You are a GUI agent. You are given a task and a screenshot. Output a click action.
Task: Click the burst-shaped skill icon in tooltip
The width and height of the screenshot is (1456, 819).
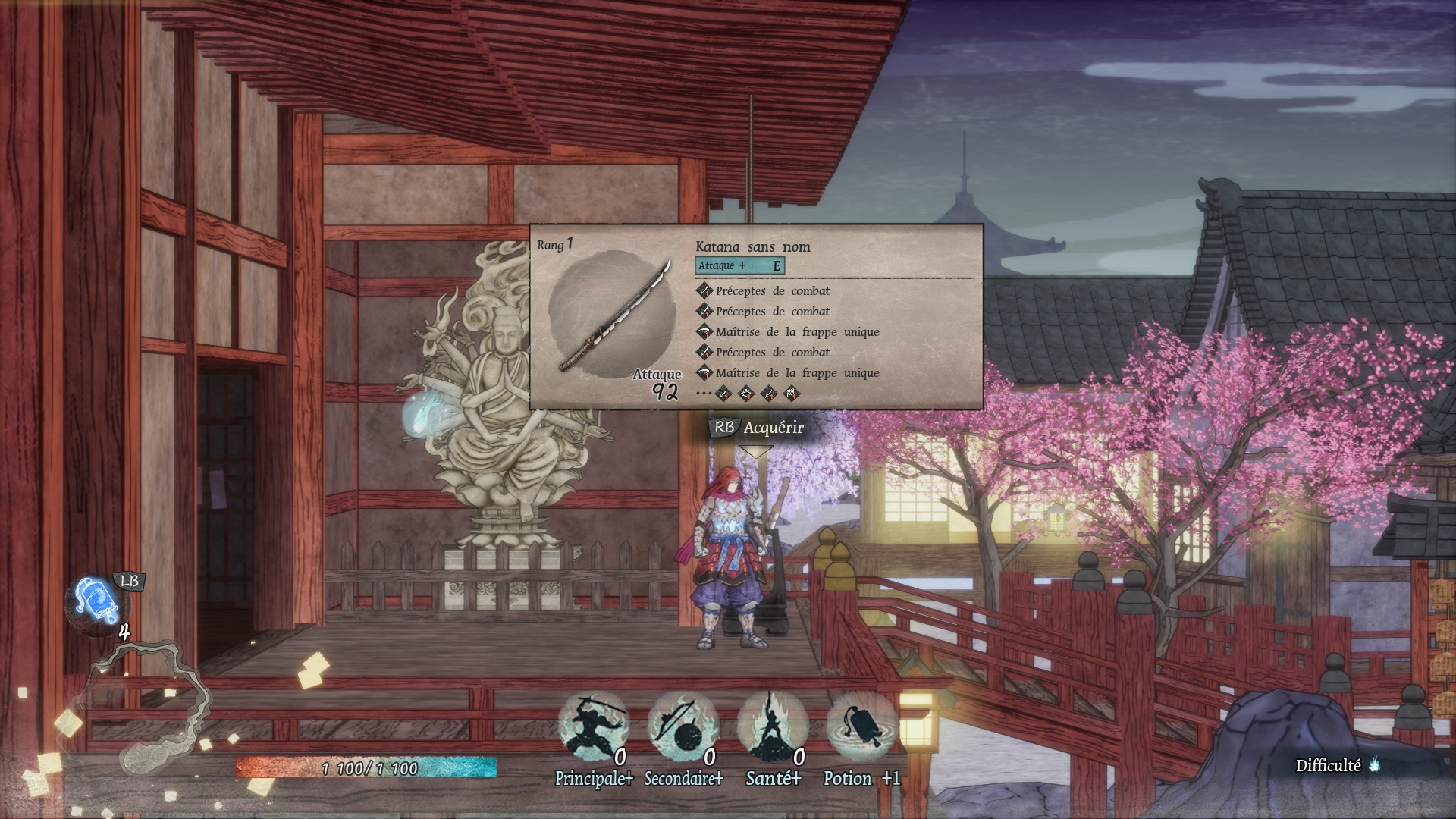click(746, 394)
